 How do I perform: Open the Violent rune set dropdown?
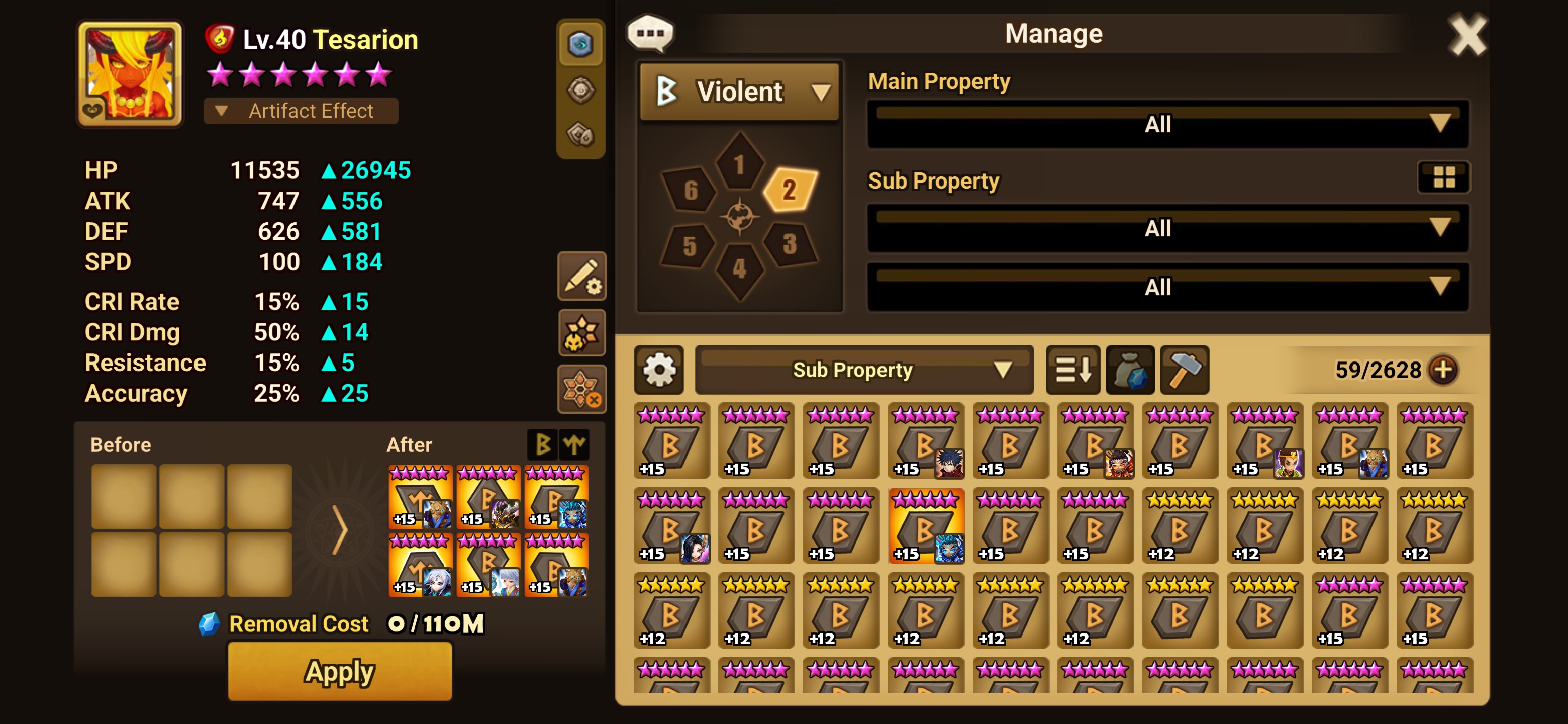(740, 92)
